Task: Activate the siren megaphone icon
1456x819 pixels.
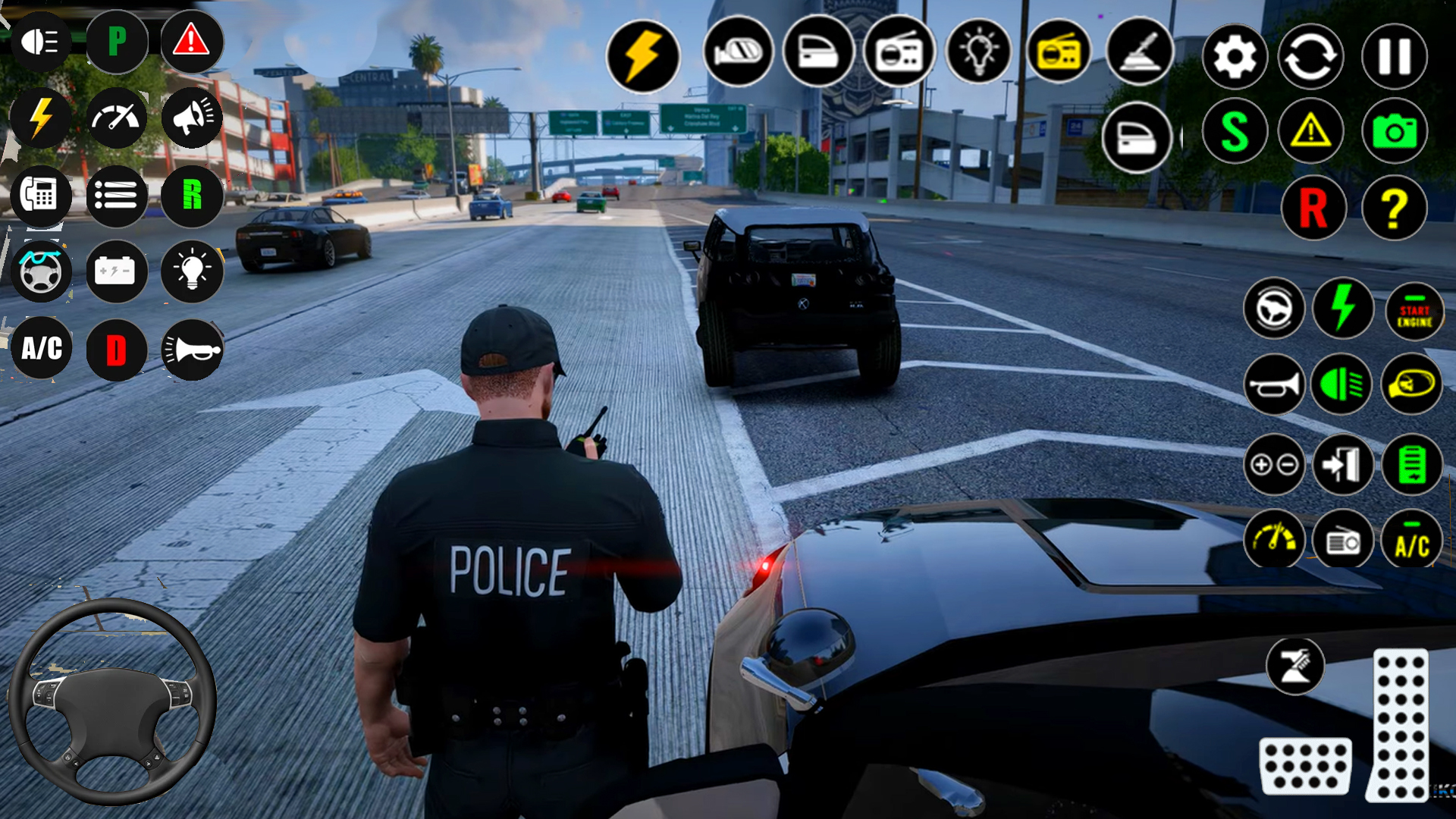Action: pyautogui.click(x=192, y=118)
